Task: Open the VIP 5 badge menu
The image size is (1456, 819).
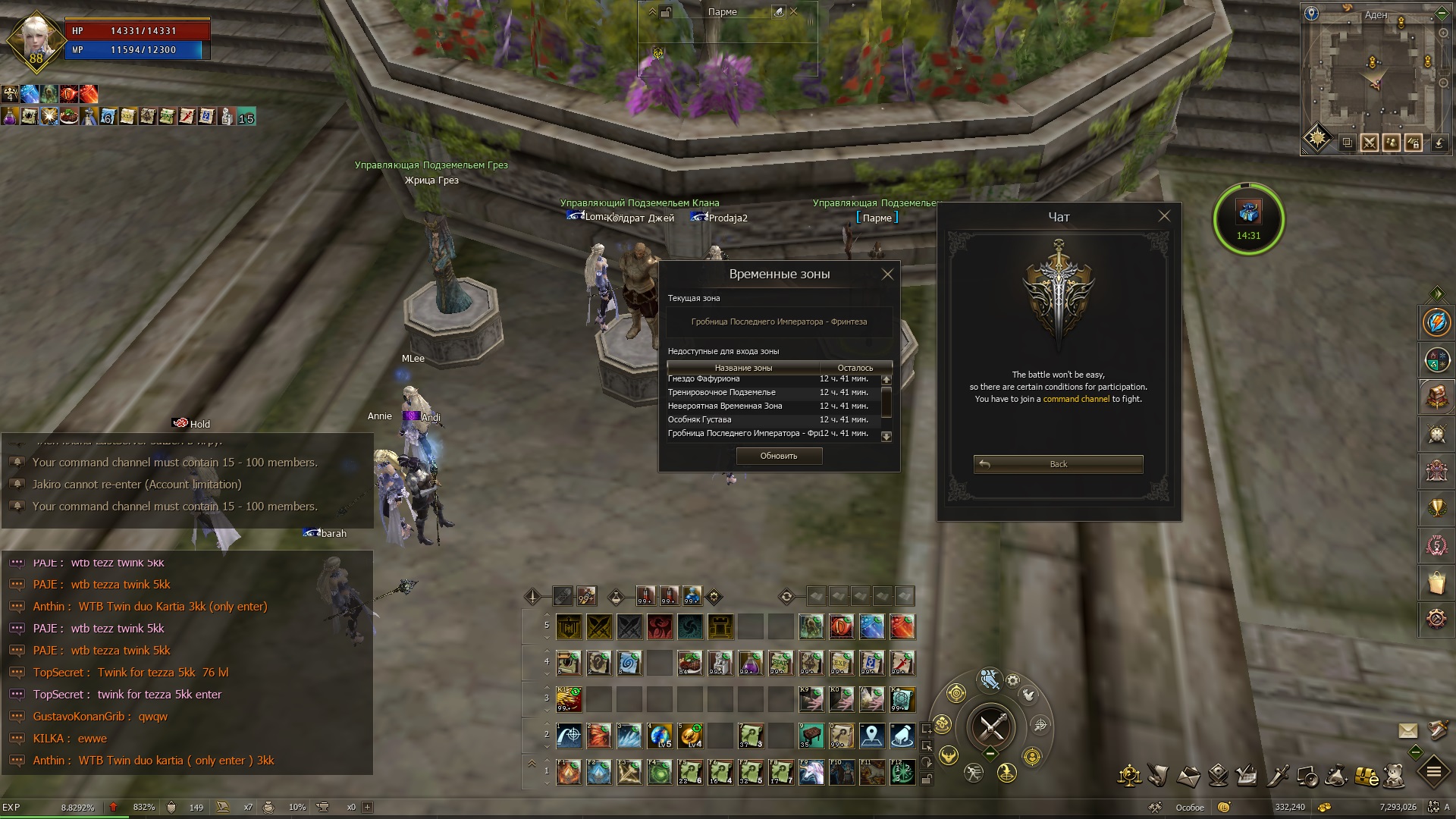Action: pyautogui.click(x=1436, y=545)
